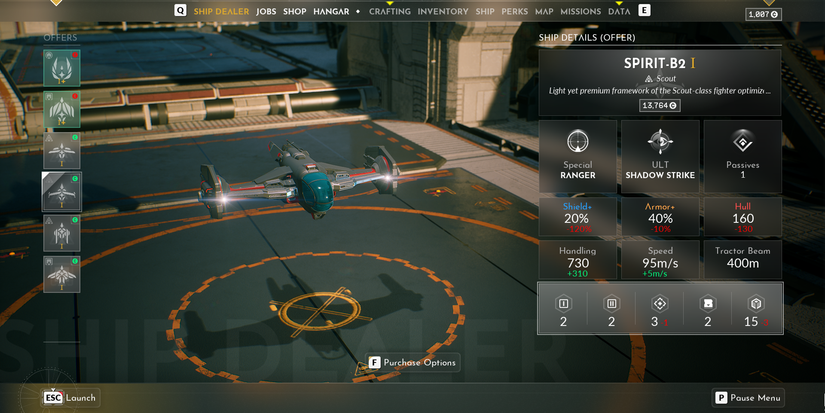The image size is (825, 413).
Task: Show the Inventory tab
Action: tap(442, 11)
